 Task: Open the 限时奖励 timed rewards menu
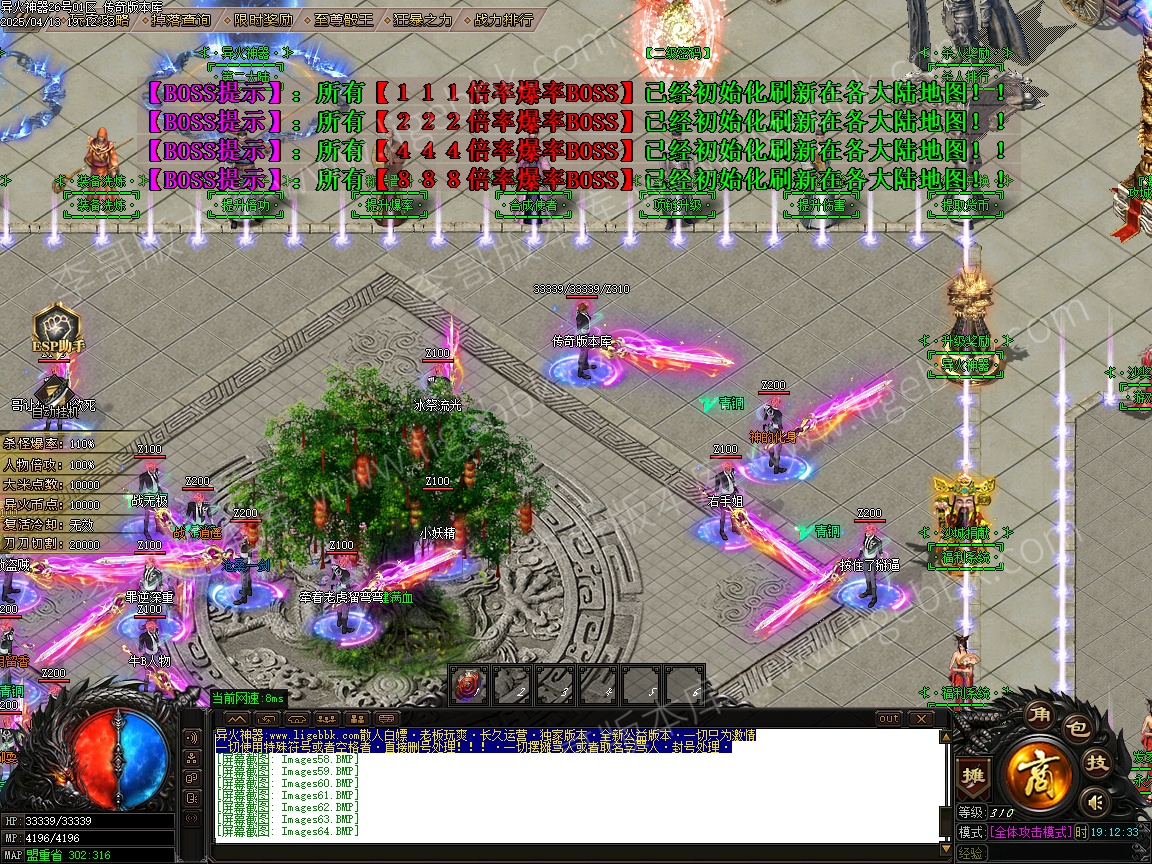264,19
